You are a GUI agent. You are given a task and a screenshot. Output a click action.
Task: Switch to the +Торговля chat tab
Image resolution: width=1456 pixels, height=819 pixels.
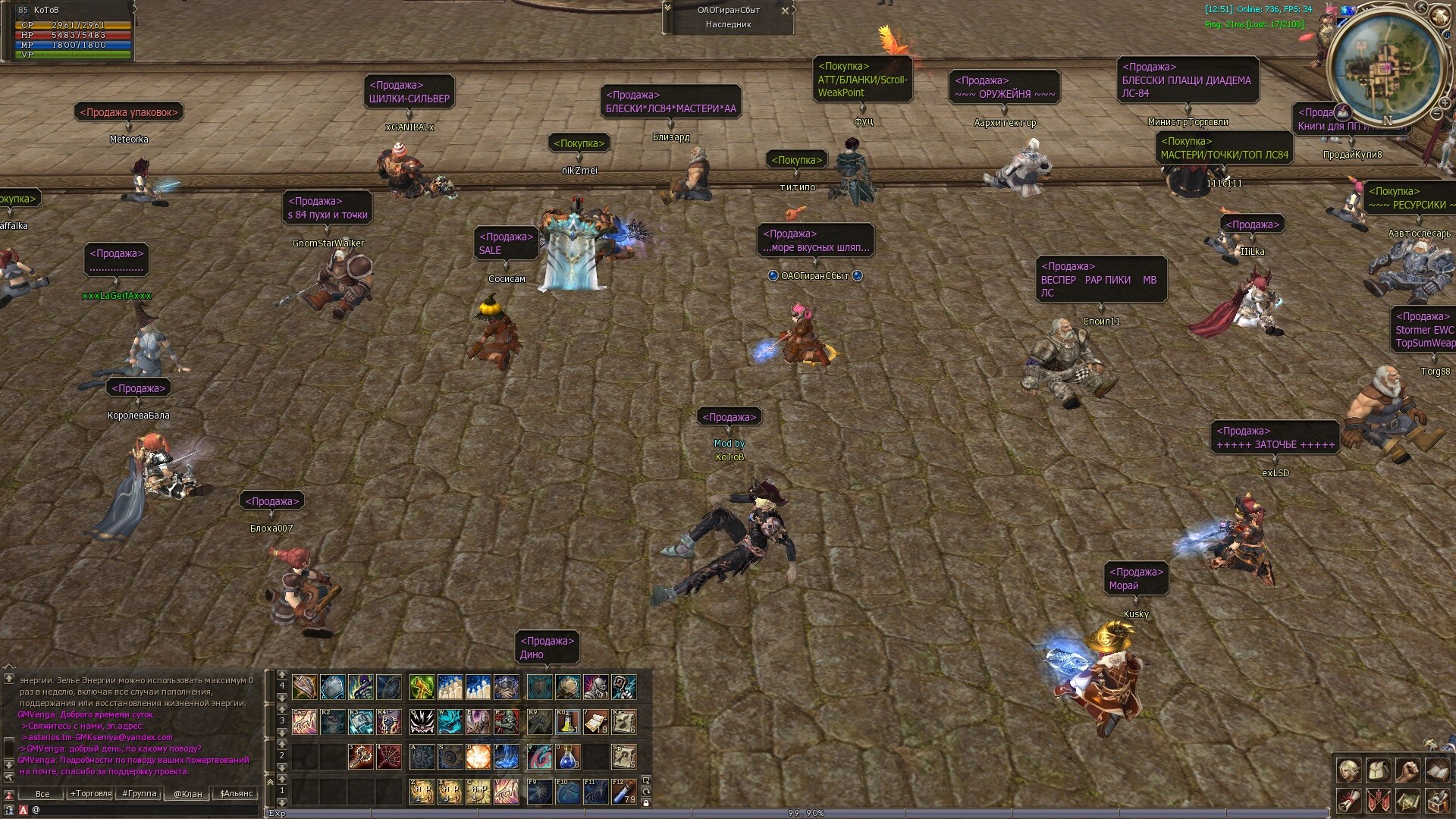click(90, 794)
